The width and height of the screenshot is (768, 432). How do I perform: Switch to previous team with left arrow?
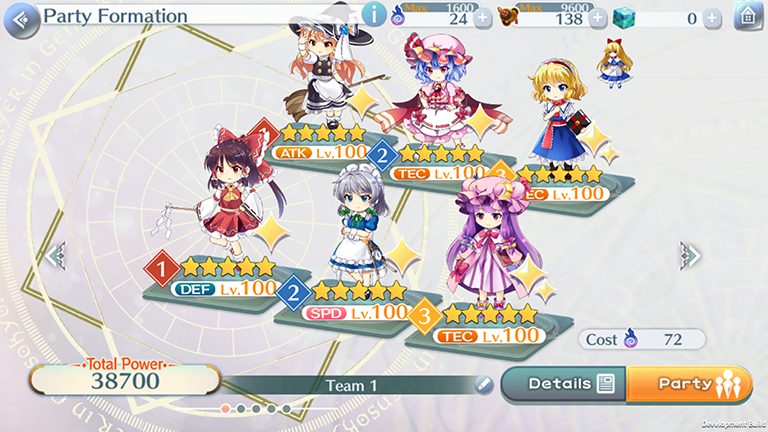tap(56, 255)
